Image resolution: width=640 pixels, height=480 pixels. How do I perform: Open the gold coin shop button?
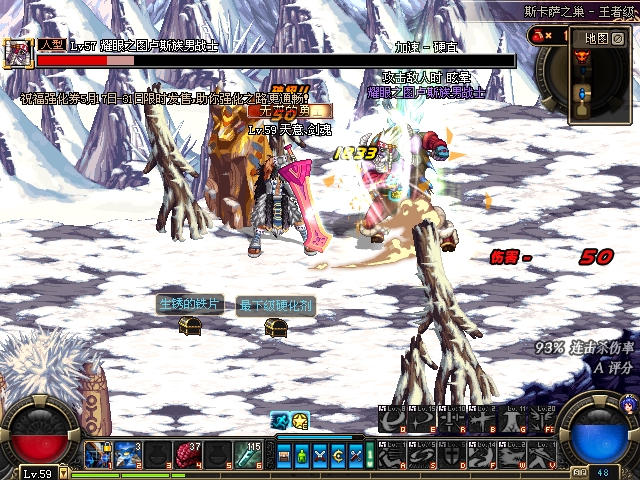(337, 456)
